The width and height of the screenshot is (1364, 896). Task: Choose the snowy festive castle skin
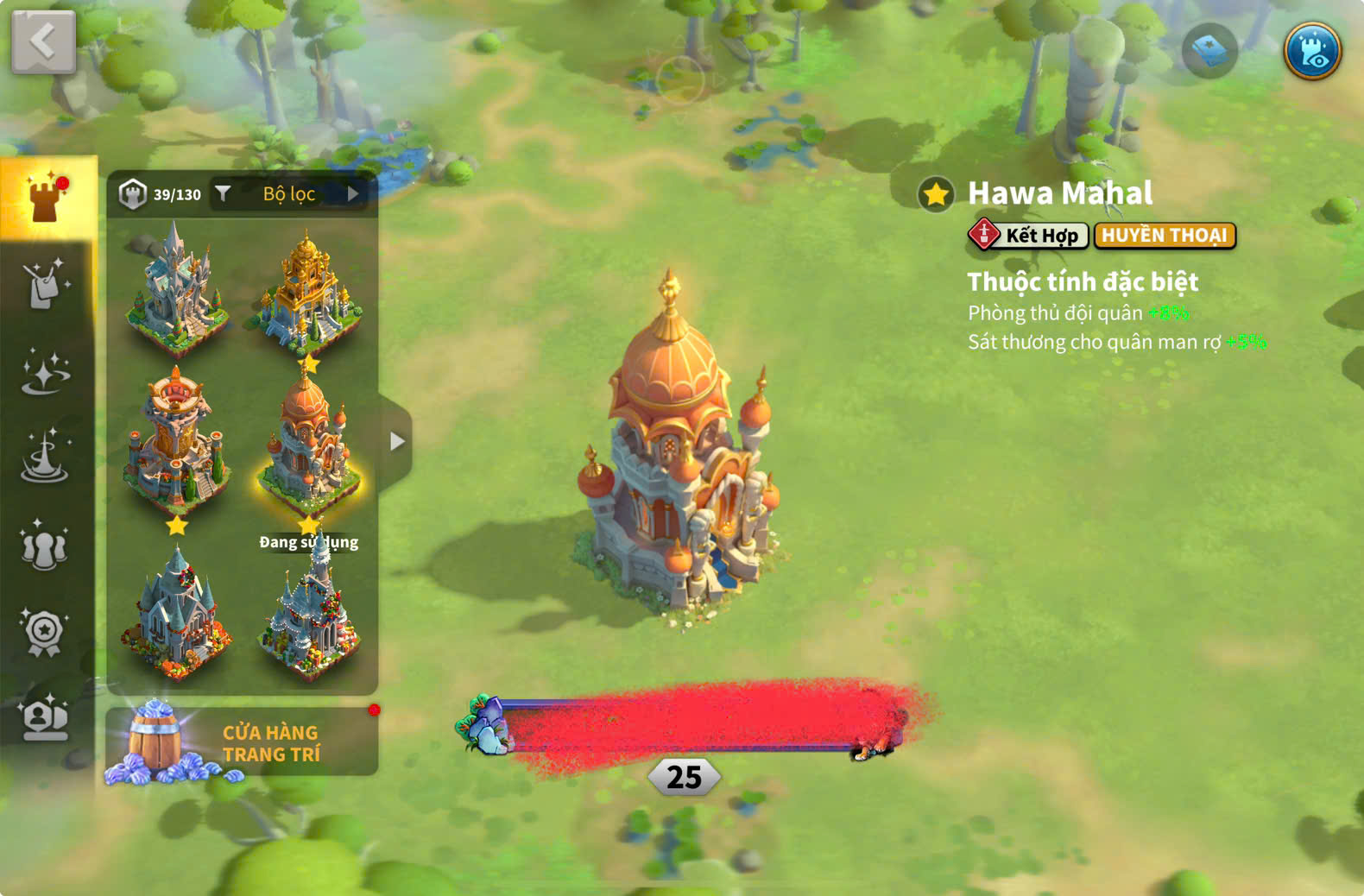[x=308, y=615]
